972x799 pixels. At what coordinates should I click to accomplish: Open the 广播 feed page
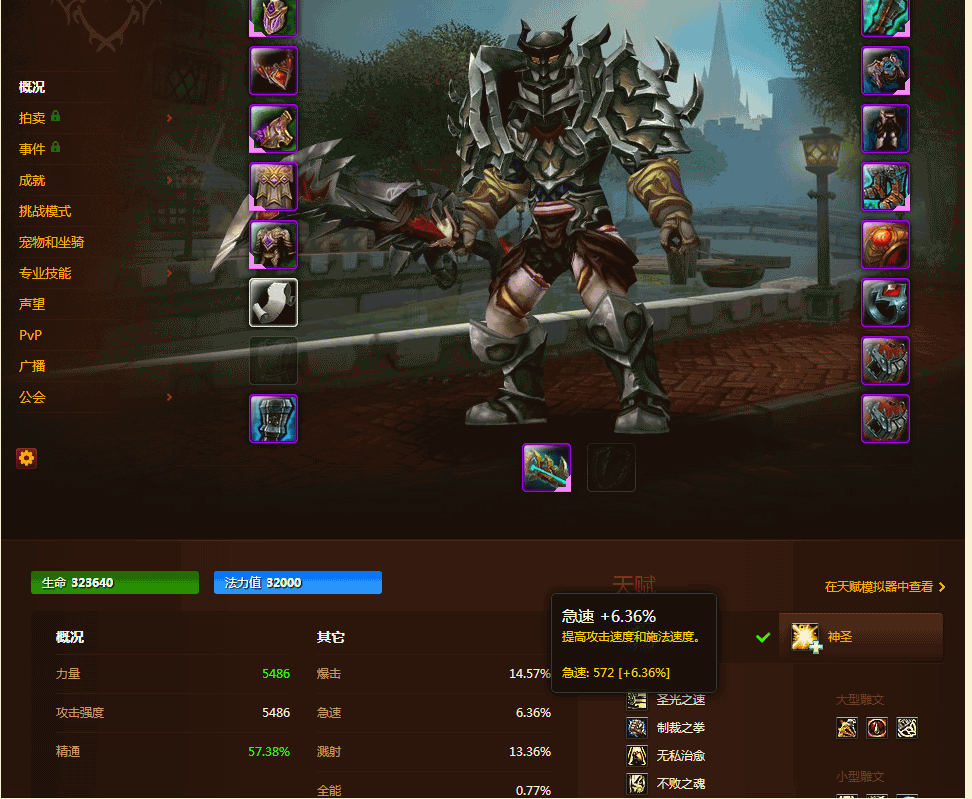coord(31,366)
